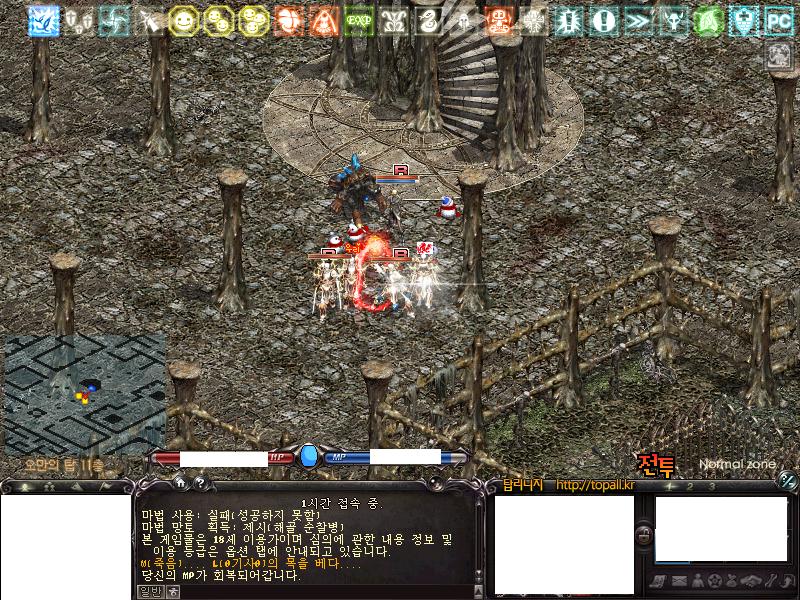
Task: Click the green EXP bonus icon
Action: pos(359,19)
